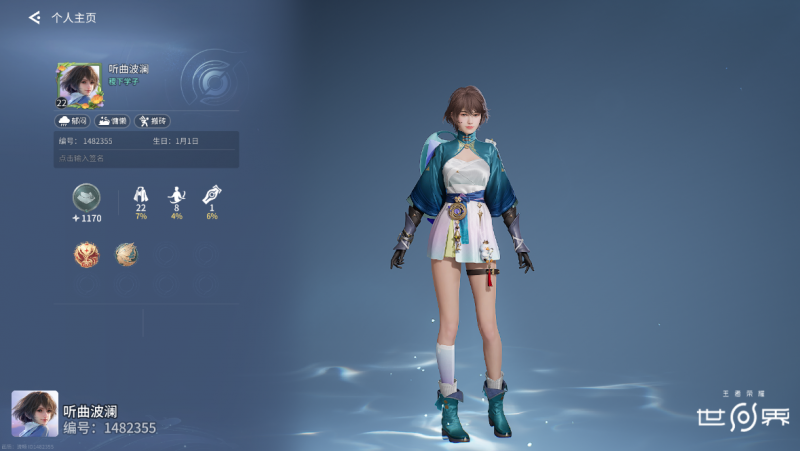Inspect the silver and blue round badge
This screenshot has height=451, width=800.
(126, 254)
